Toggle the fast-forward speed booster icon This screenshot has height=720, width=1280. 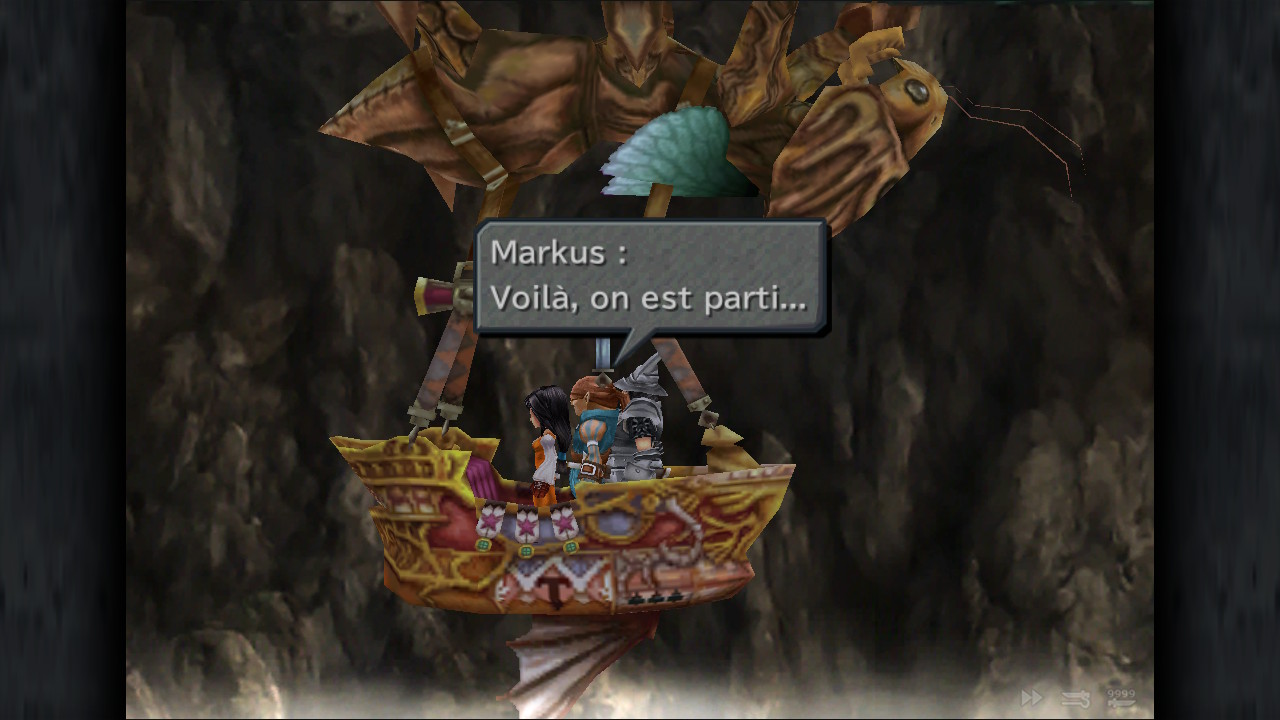[x=1031, y=698]
